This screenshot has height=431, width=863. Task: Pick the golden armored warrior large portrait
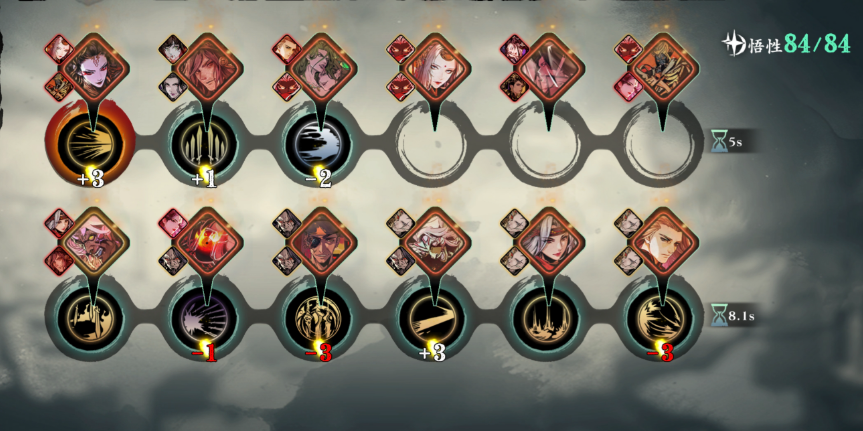tap(661, 66)
